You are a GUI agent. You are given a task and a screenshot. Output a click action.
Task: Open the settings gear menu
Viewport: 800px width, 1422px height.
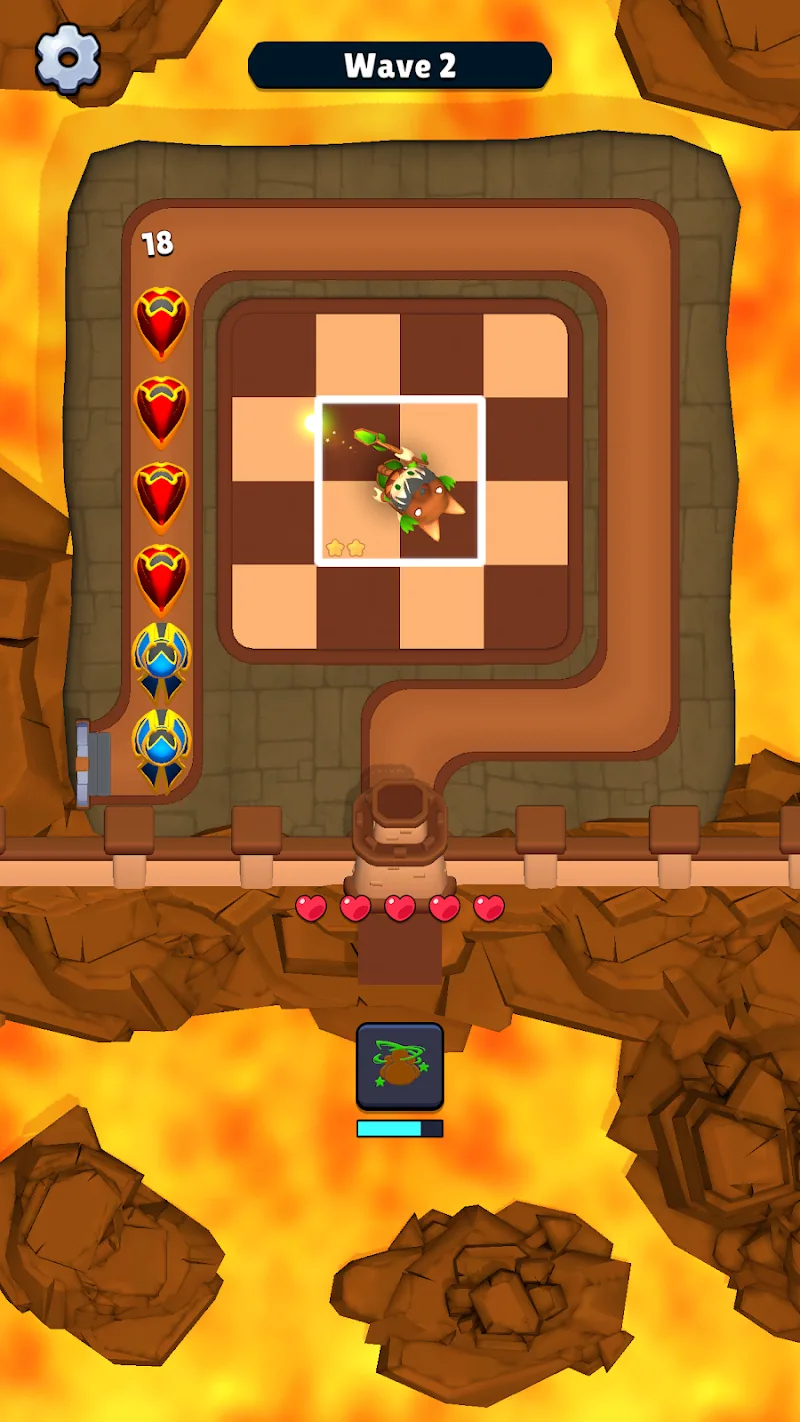tap(68, 59)
